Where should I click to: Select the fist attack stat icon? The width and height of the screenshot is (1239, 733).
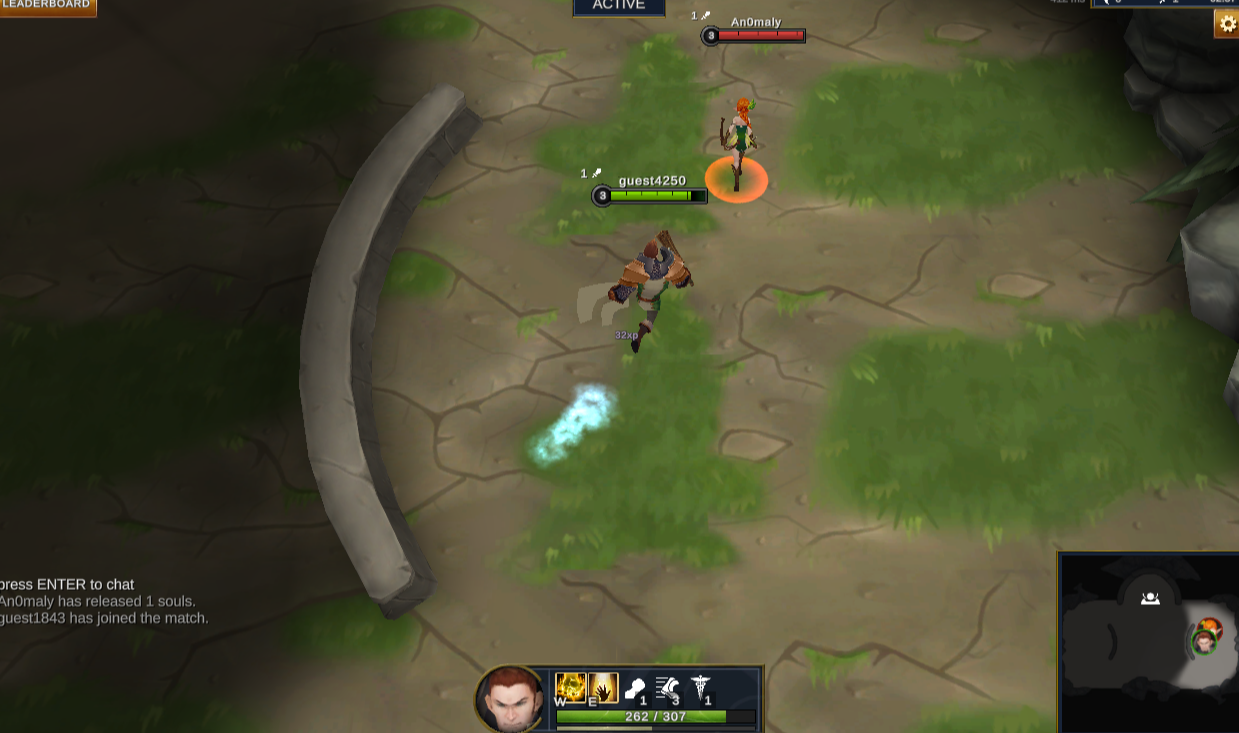point(635,688)
